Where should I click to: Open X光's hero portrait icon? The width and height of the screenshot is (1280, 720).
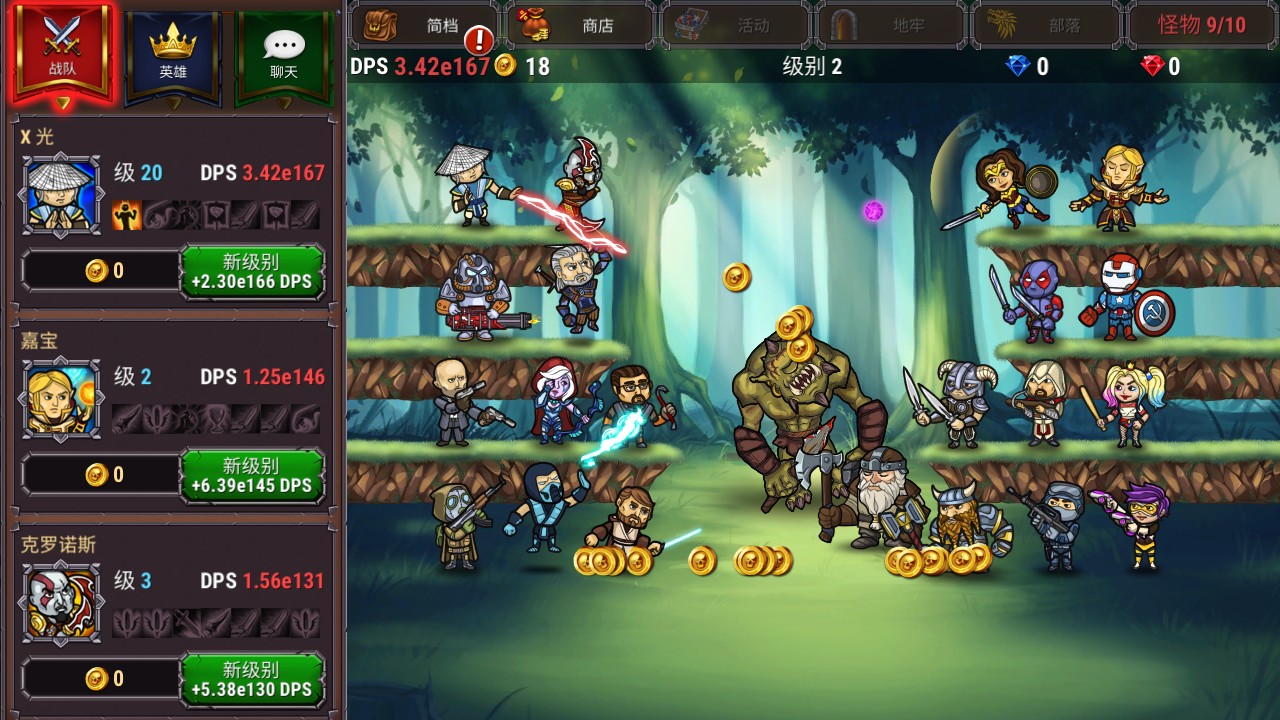click(60, 192)
